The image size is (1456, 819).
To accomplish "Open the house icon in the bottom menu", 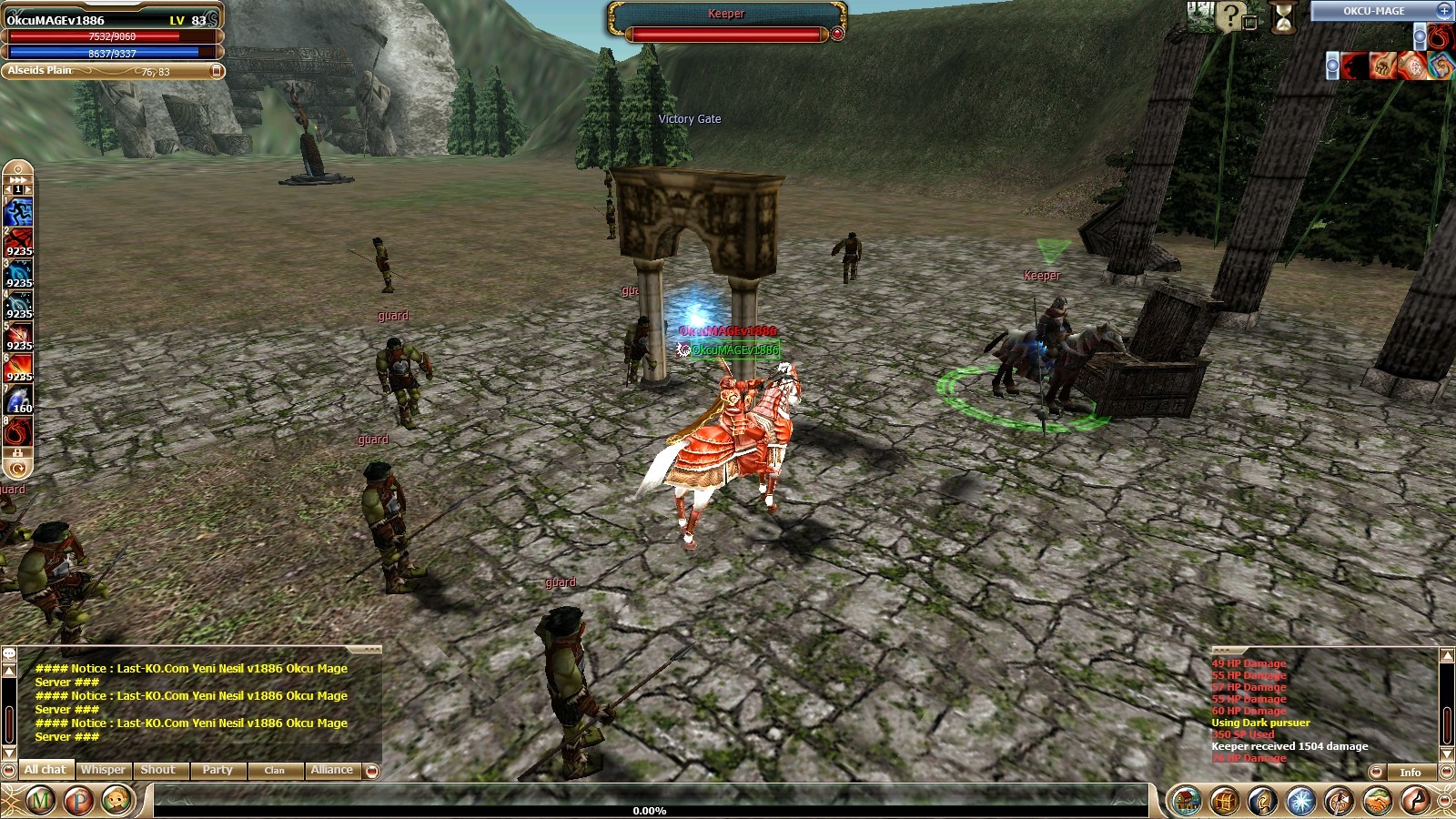I will pyautogui.click(x=1186, y=801).
